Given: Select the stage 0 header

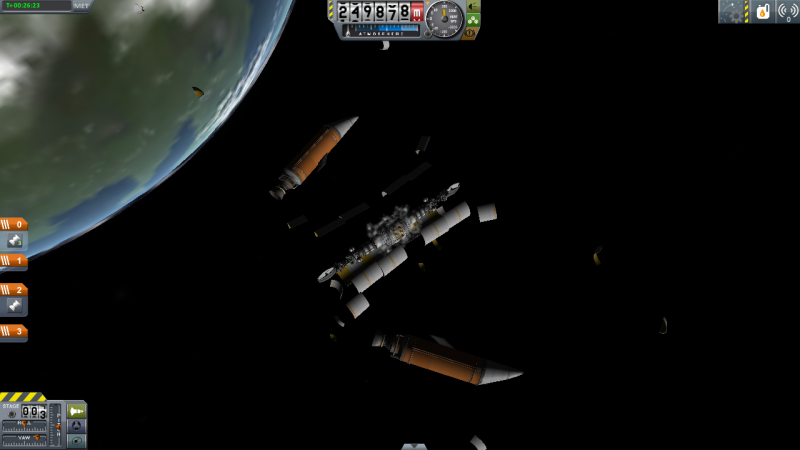Looking at the screenshot, I should tap(14, 224).
